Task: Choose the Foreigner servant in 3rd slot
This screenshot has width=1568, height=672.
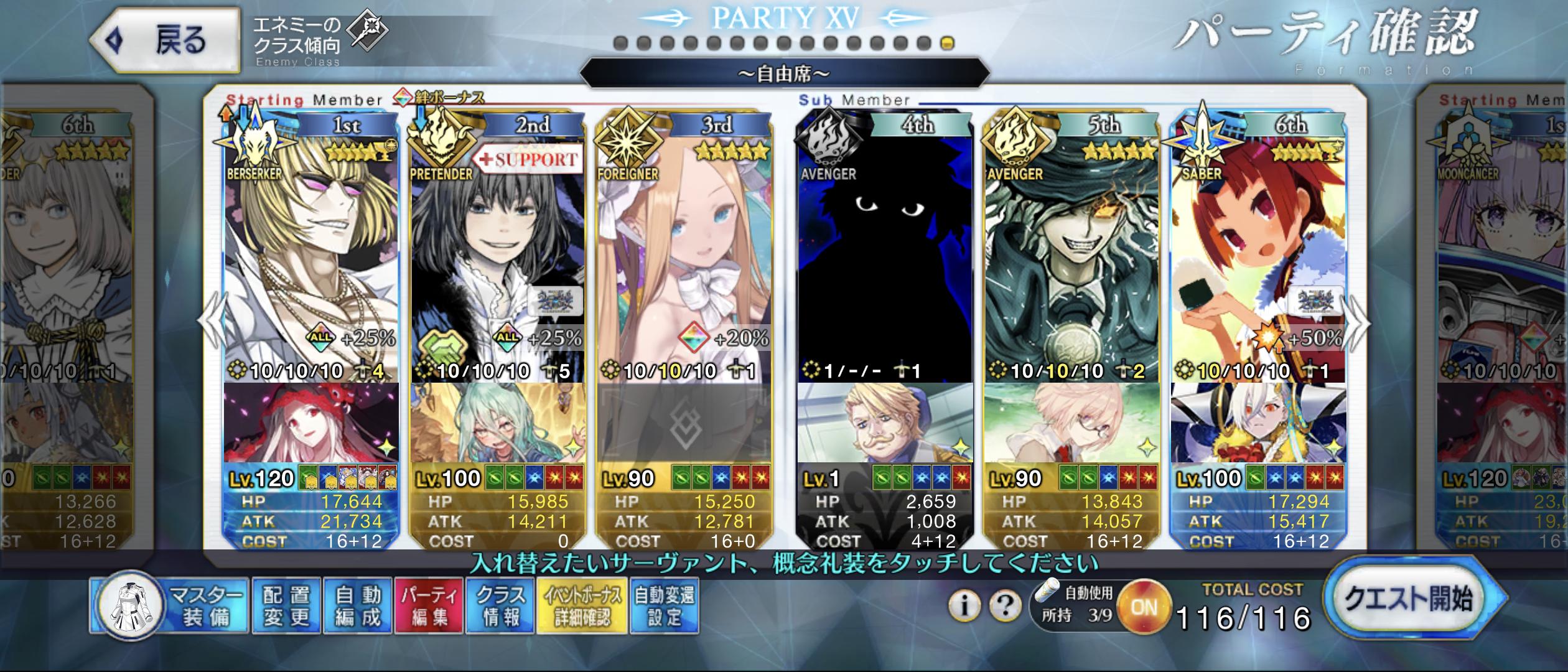Action: 684,249
